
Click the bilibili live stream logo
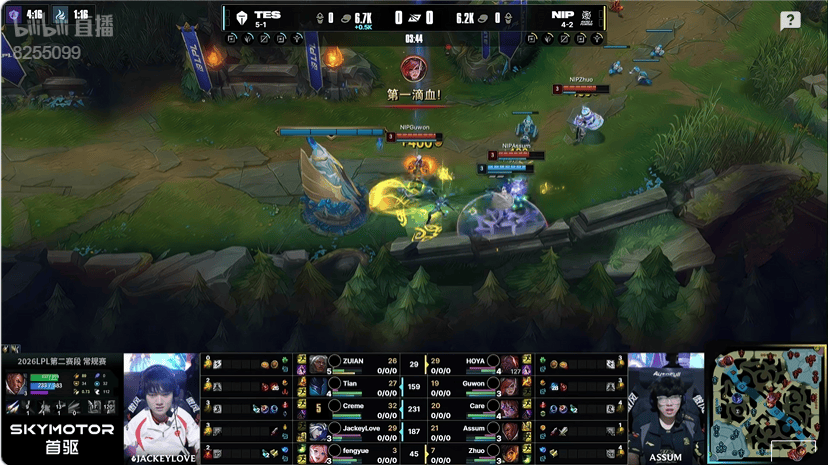[x=46, y=31]
